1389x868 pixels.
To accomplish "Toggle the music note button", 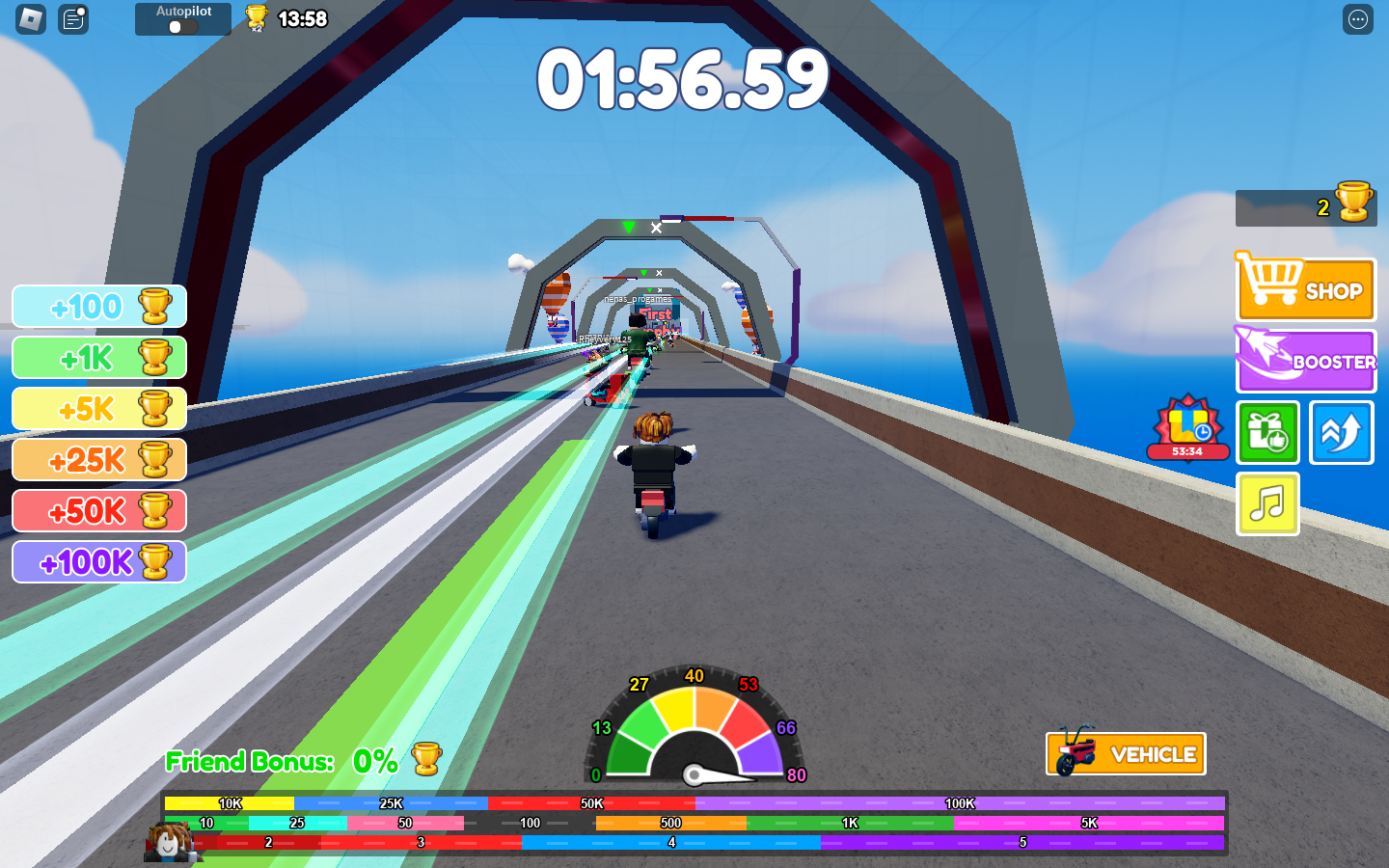I will (x=1267, y=503).
